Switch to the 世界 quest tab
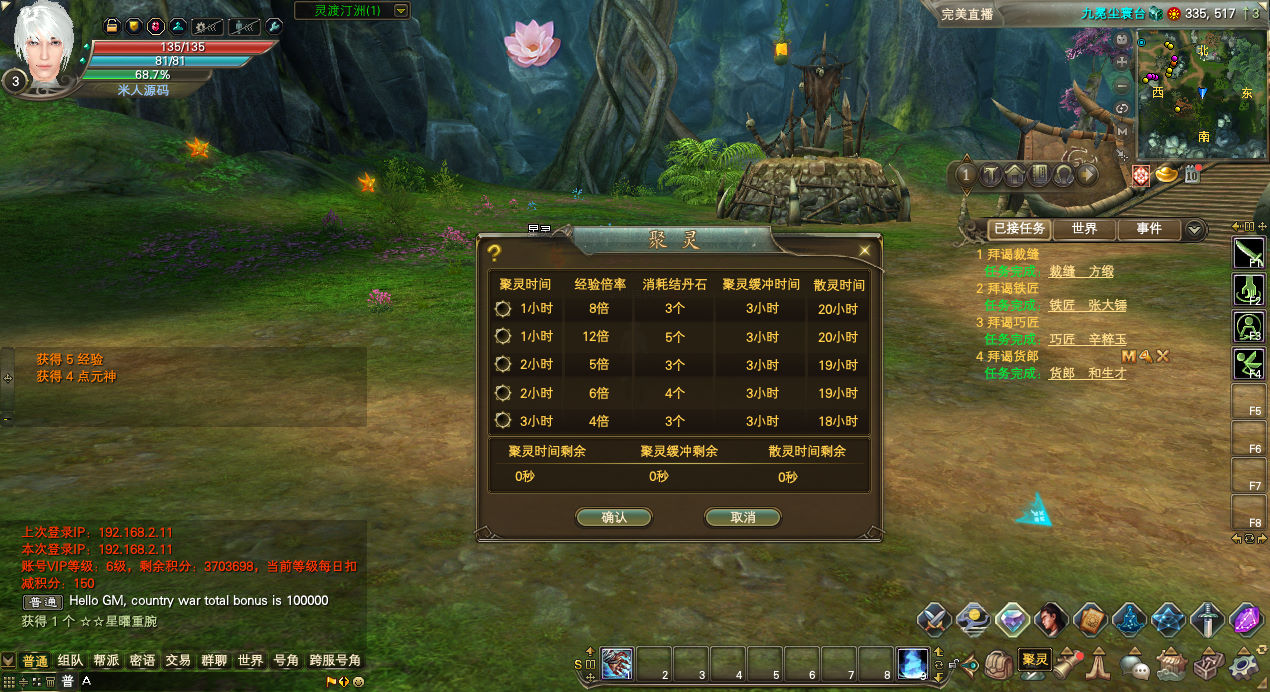1270x692 pixels. point(1084,229)
